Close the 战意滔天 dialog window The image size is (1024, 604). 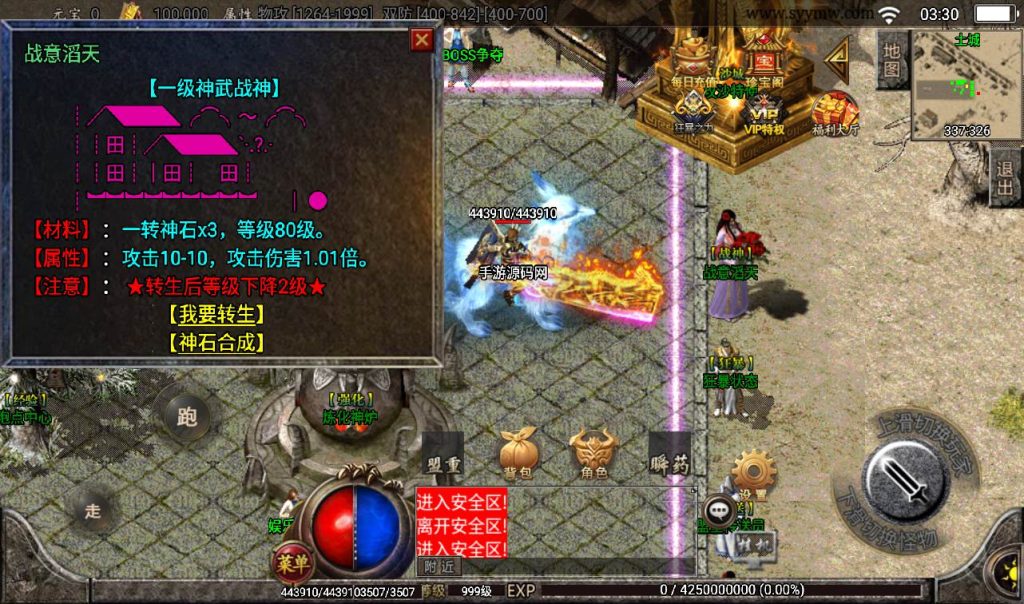[422, 40]
